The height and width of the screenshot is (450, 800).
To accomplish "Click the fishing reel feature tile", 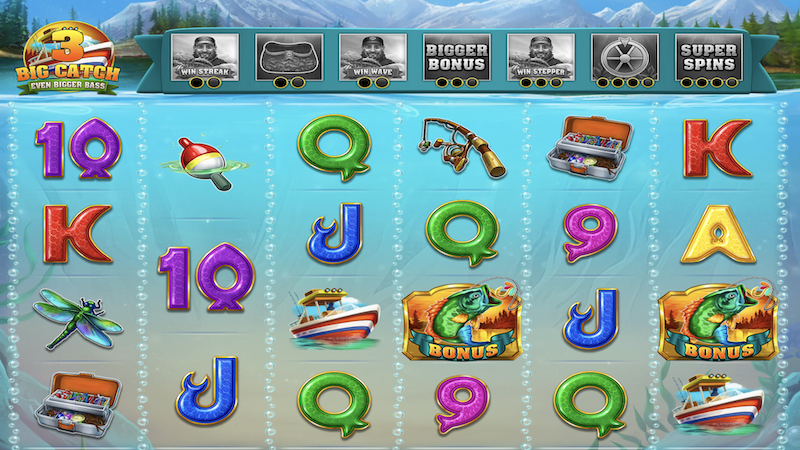I will click(624, 56).
